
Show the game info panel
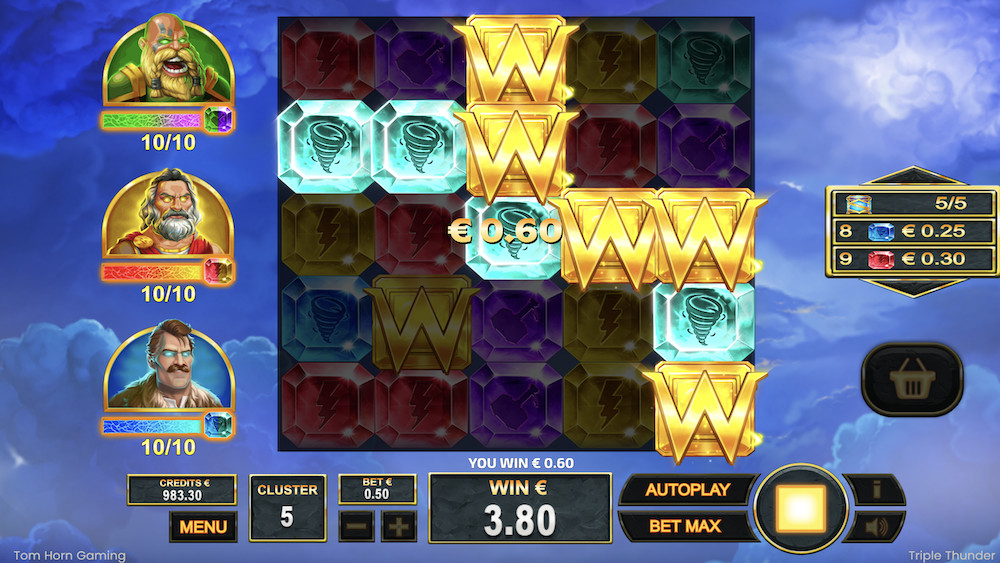click(x=877, y=490)
